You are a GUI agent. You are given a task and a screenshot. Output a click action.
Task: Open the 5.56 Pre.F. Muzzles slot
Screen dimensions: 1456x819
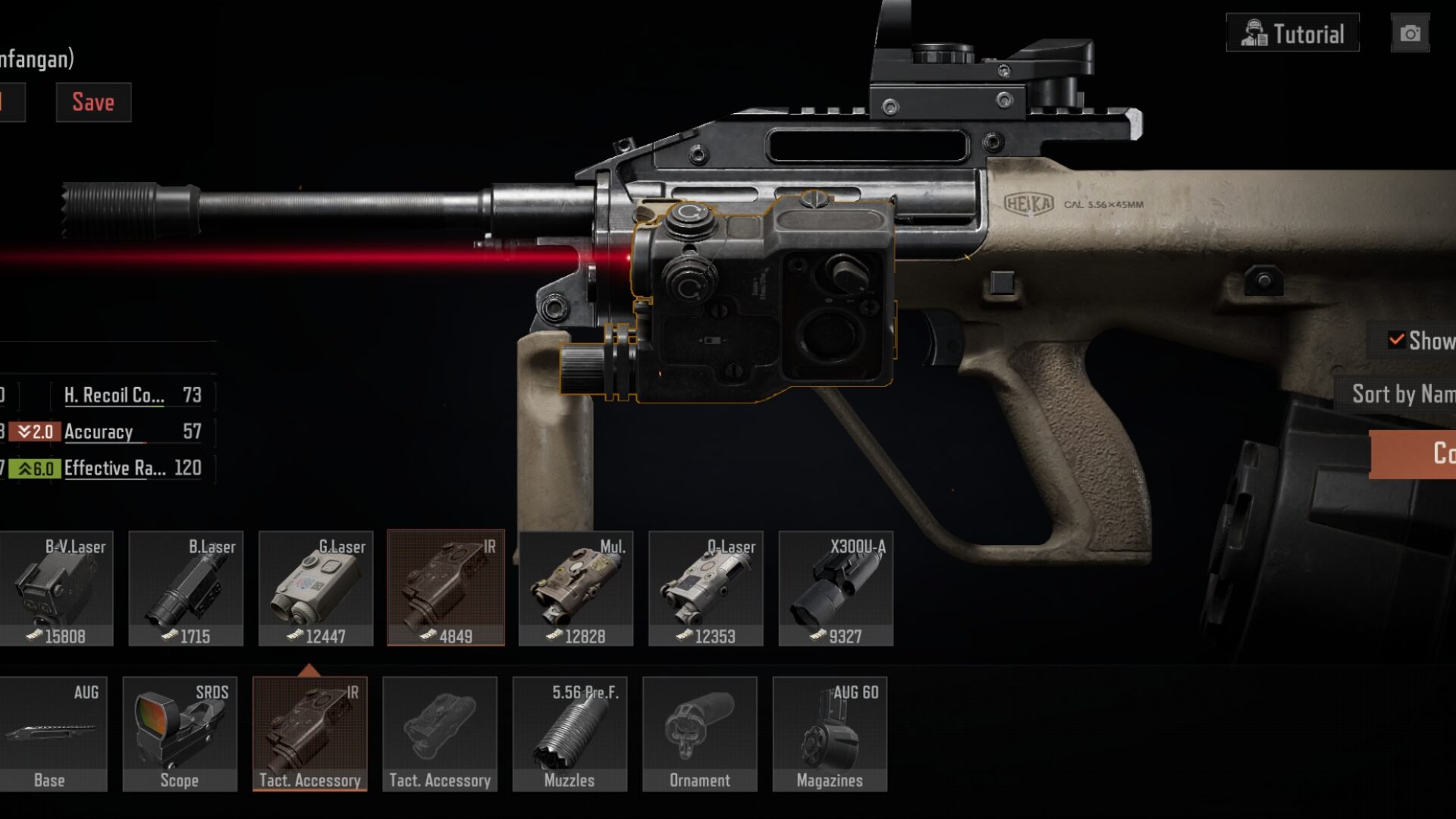tap(570, 734)
